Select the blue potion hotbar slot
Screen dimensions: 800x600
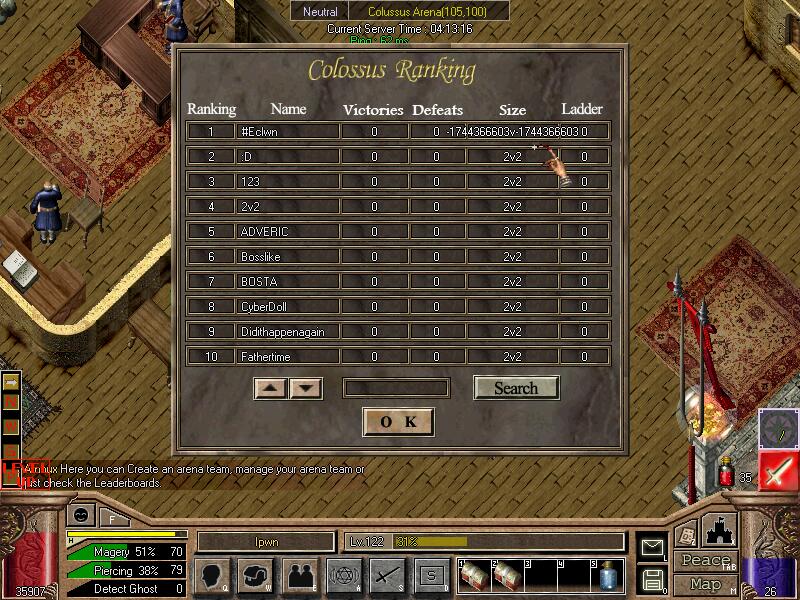[x=608, y=575]
